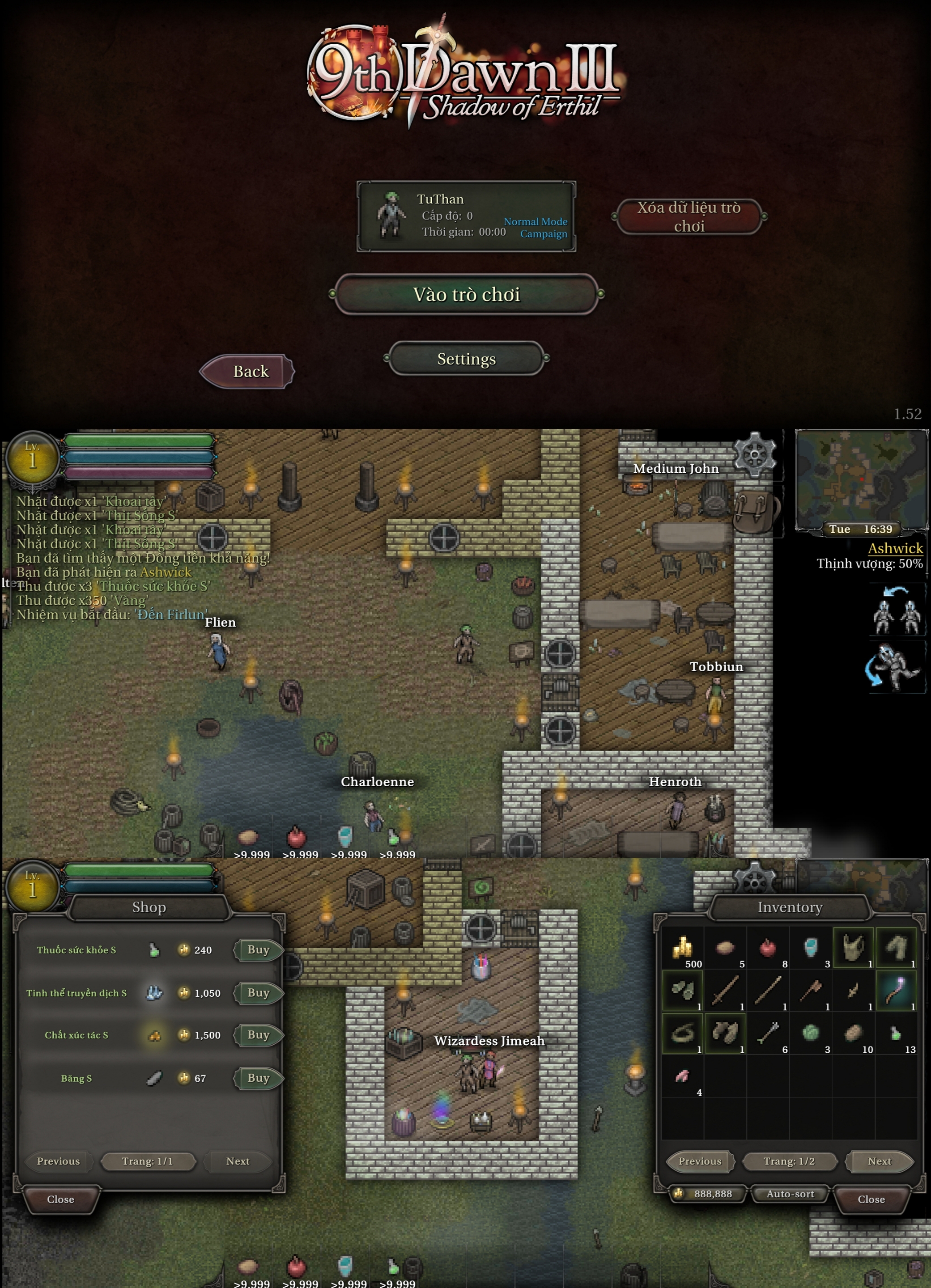Buy Tinh thể truyền dịch S

click(x=259, y=993)
